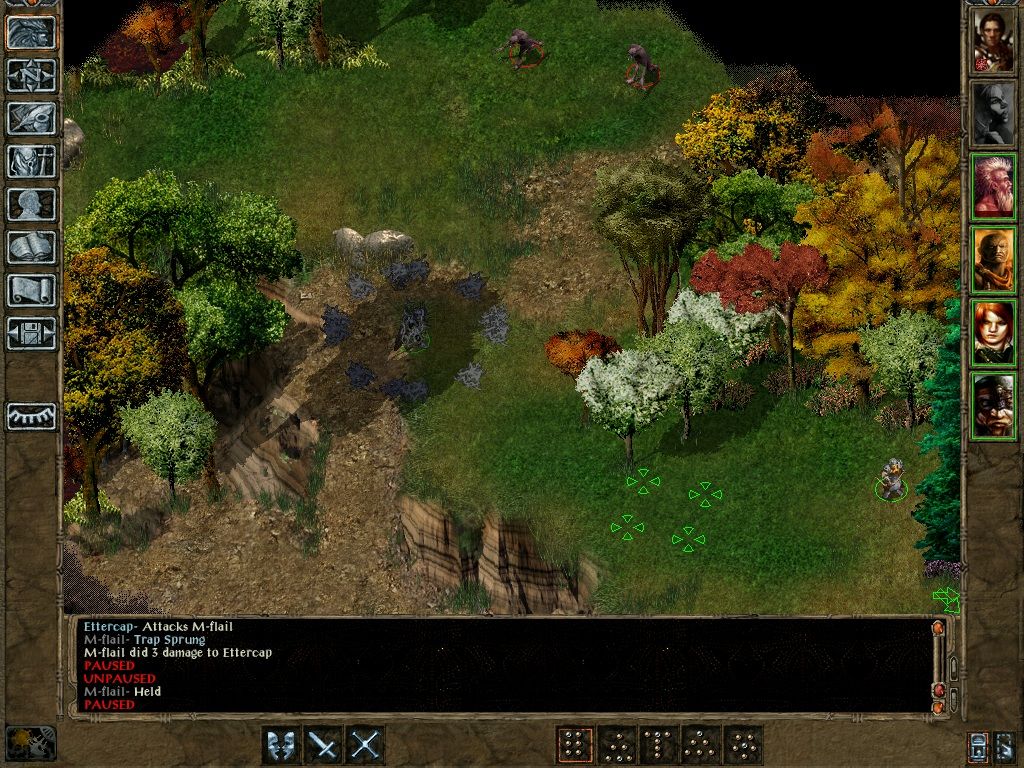Select the dark-haired armored character portrait
This screenshot has width=1024, height=768.
pos(994,40)
